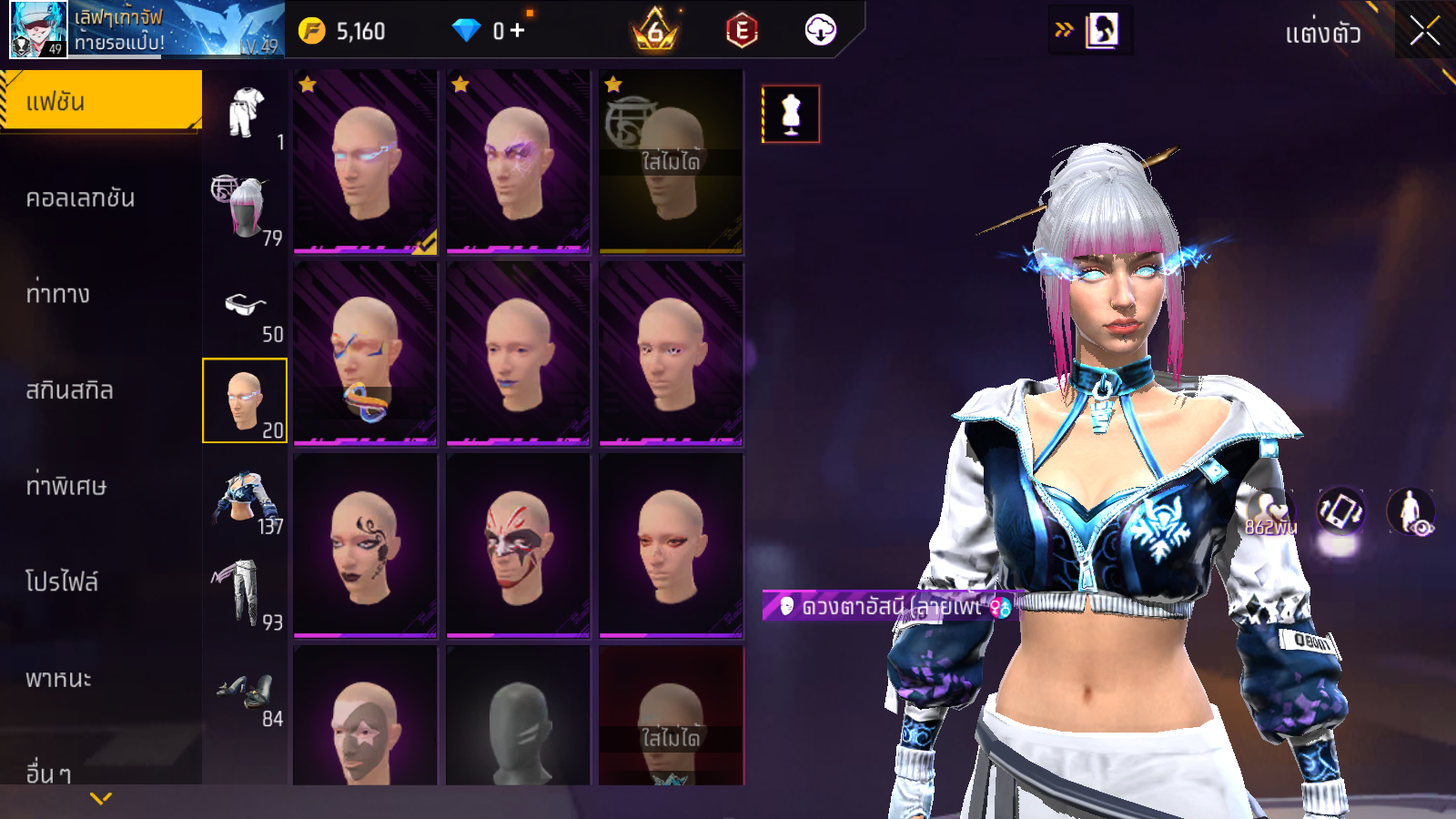Image resolution: width=1456 pixels, height=819 pixels.
Task: Expand the side menu with the down arrow
Action: pos(101,798)
